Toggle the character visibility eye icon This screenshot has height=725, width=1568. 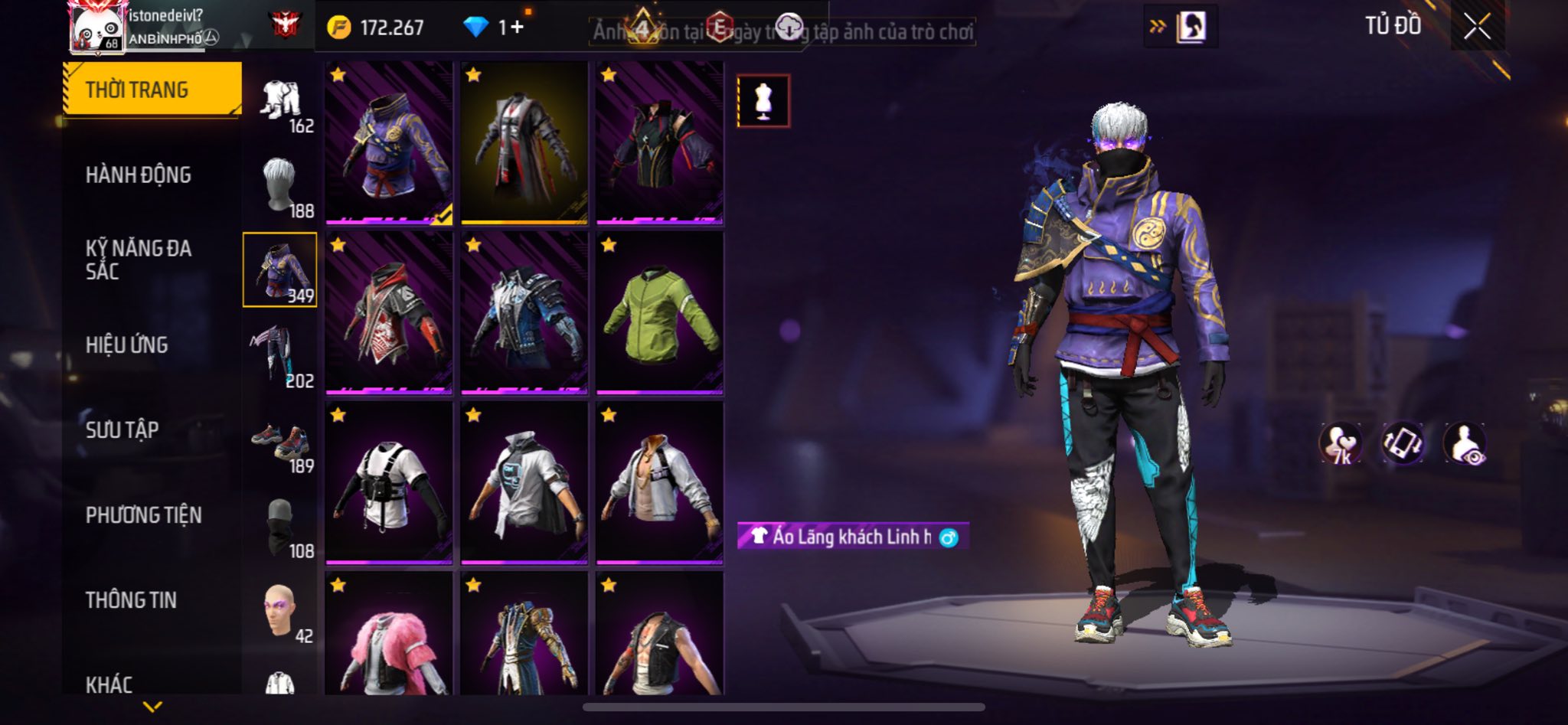(1464, 443)
